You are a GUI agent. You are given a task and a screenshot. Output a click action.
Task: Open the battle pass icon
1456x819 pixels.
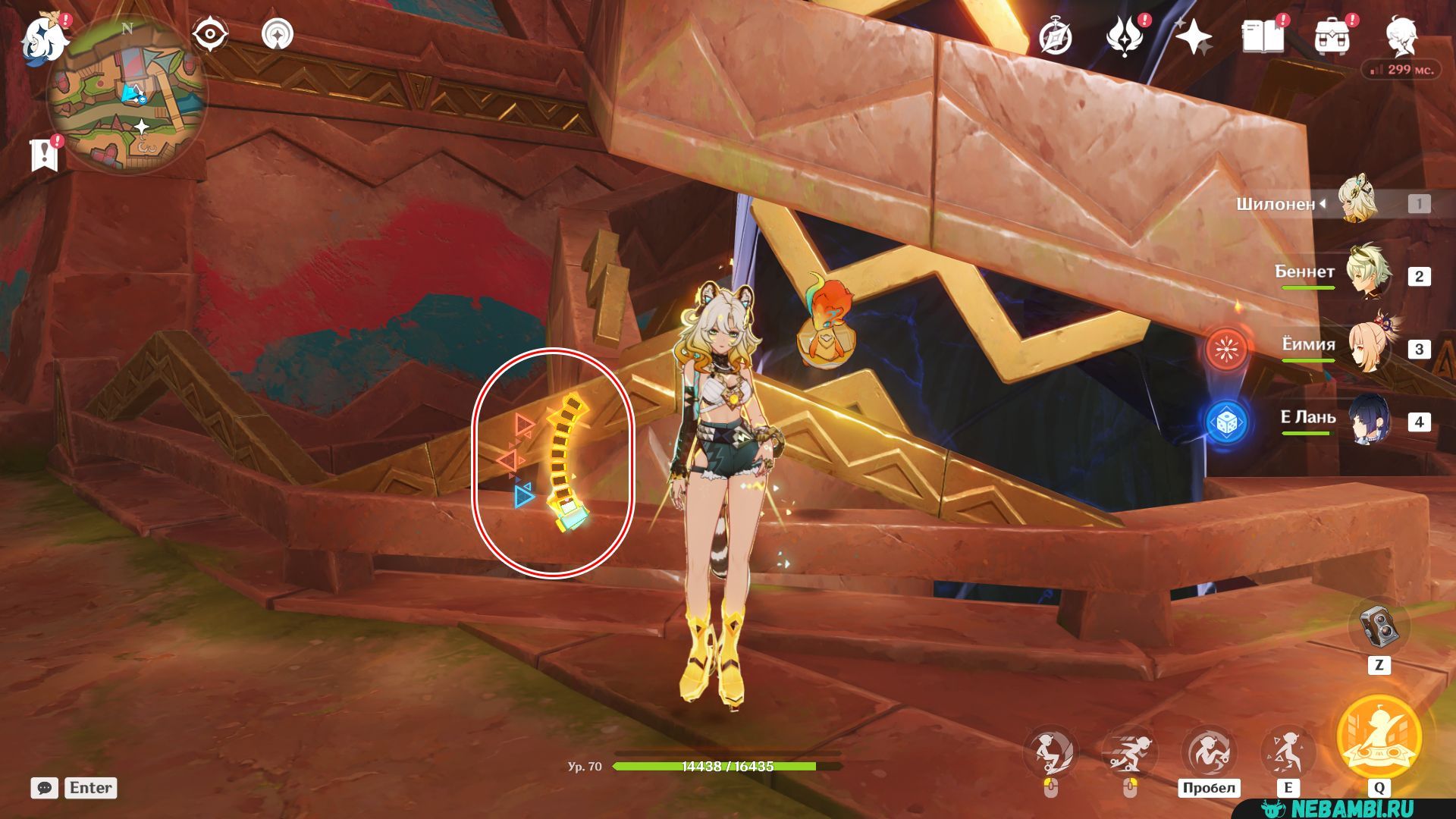pos(1125,37)
